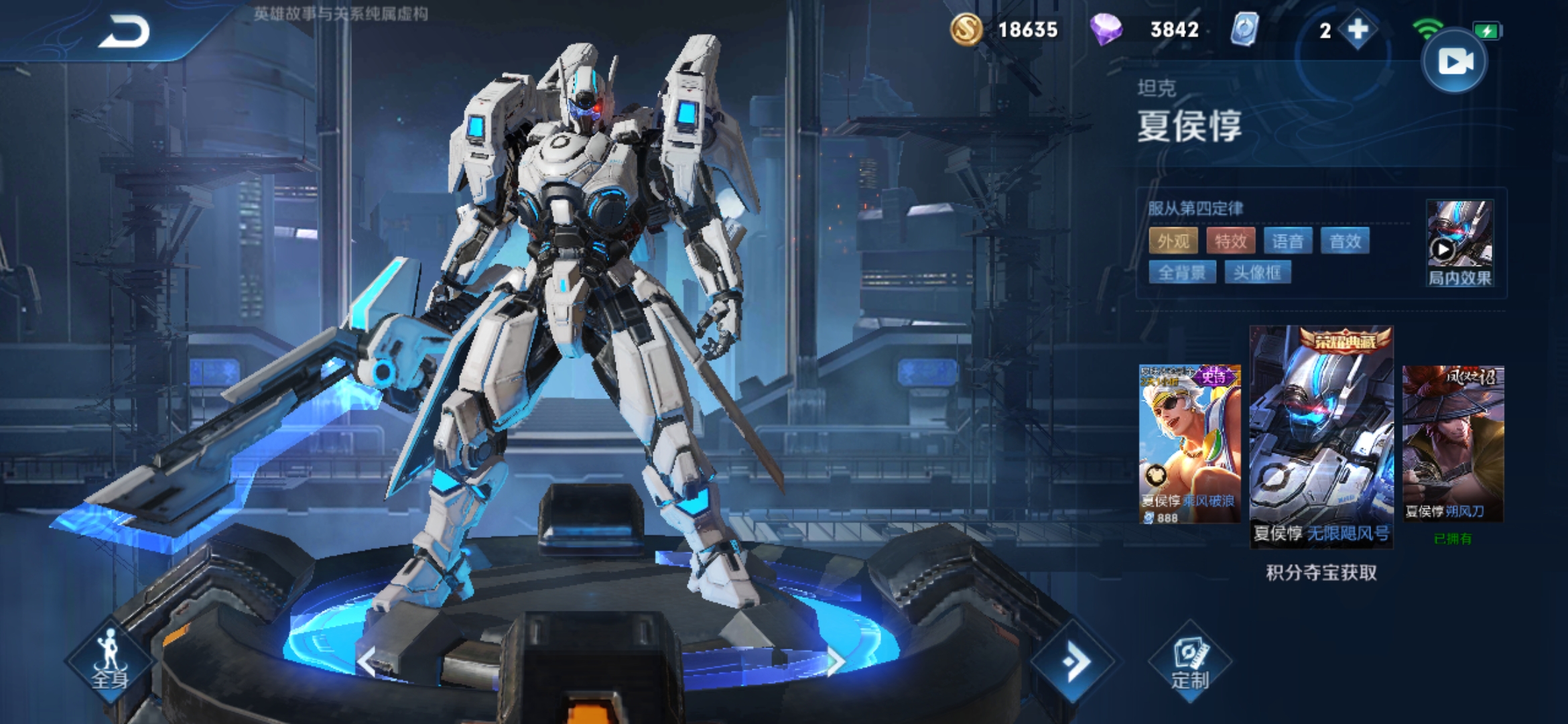Select the 乘风破浪 skin card

click(x=1189, y=442)
